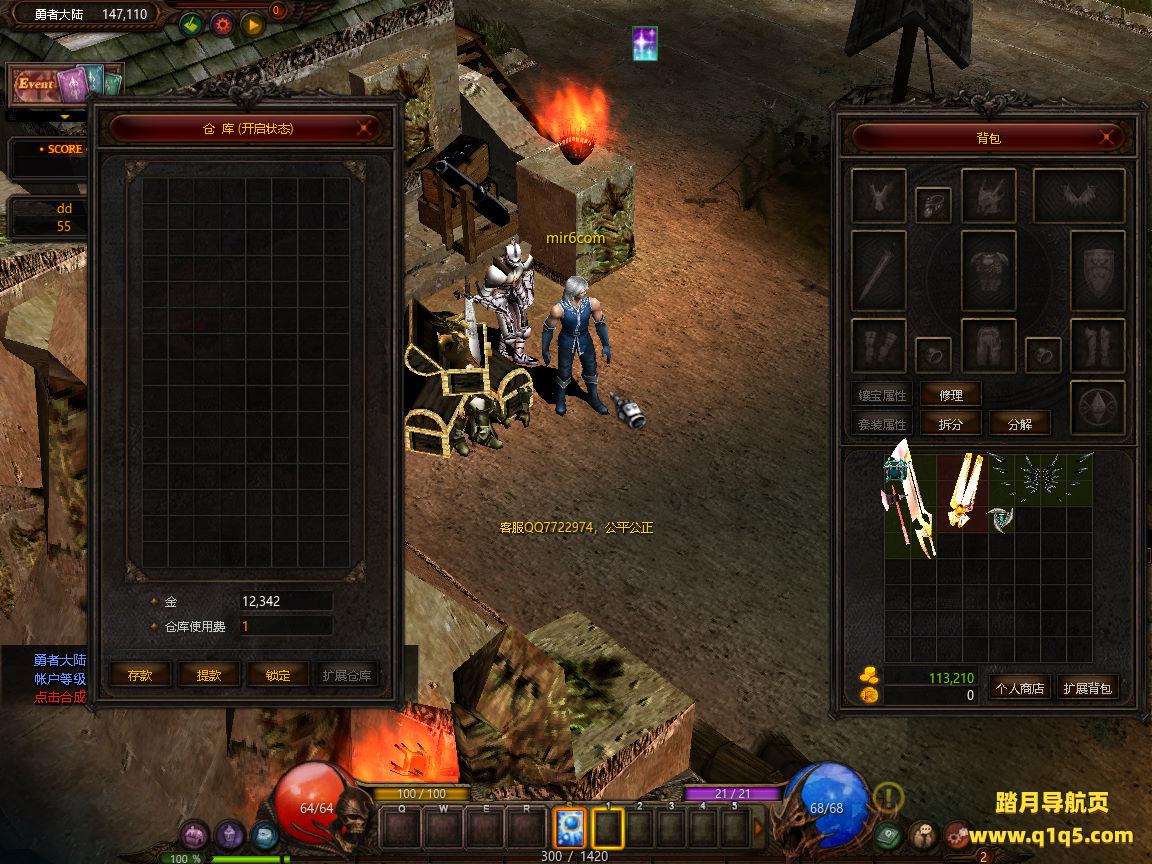Pick the dark spiked wings item
The width and height of the screenshot is (1152, 864).
(1040, 479)
